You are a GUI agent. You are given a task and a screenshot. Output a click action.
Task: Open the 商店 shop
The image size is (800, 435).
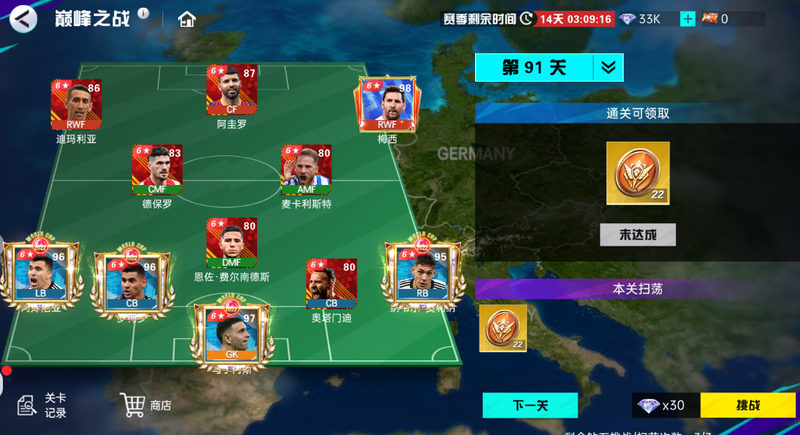[x=146, y=405]
